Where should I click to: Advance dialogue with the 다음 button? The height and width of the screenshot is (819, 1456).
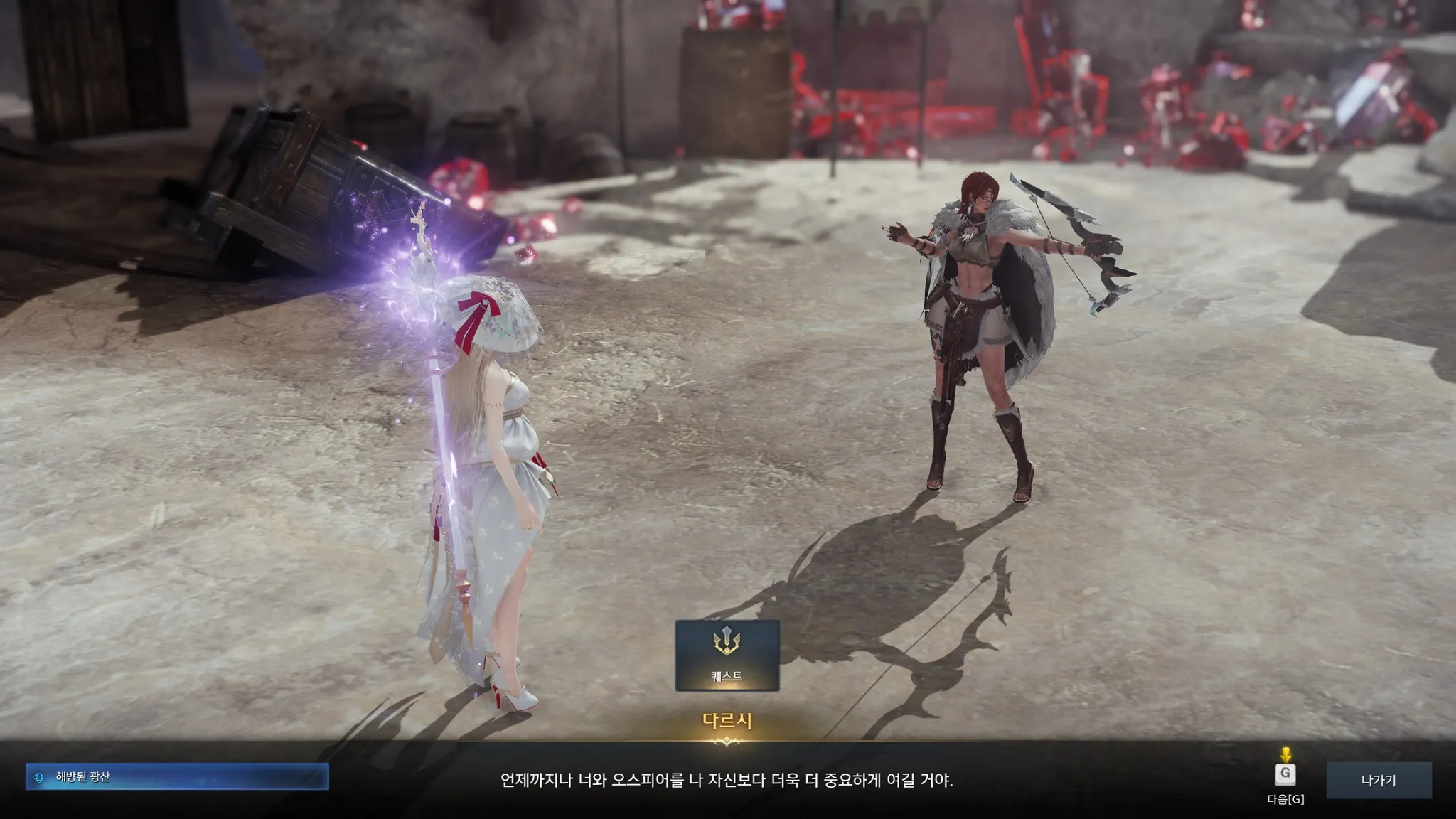tap(1285, 775)
